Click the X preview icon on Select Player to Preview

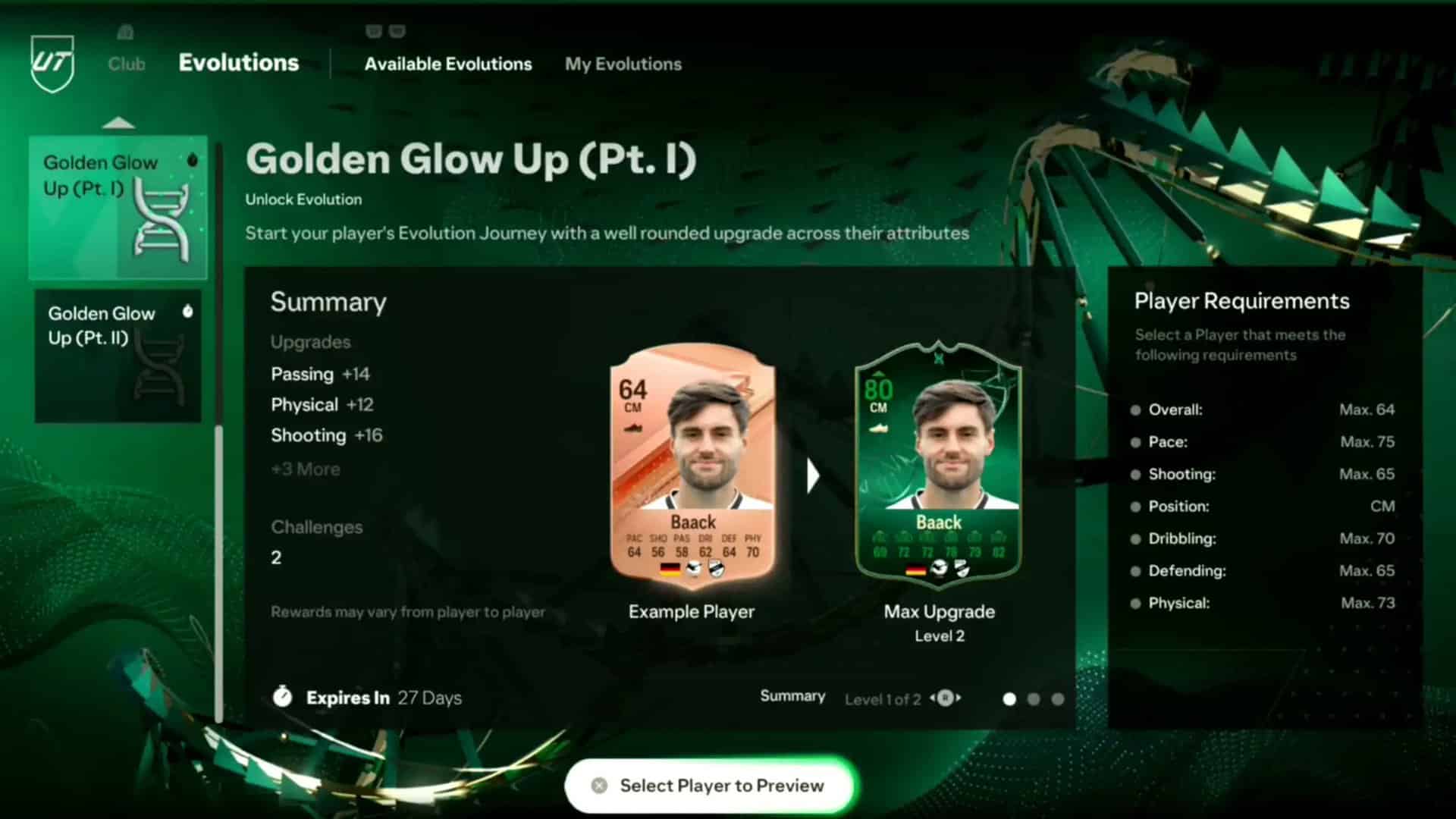point(598,786)
